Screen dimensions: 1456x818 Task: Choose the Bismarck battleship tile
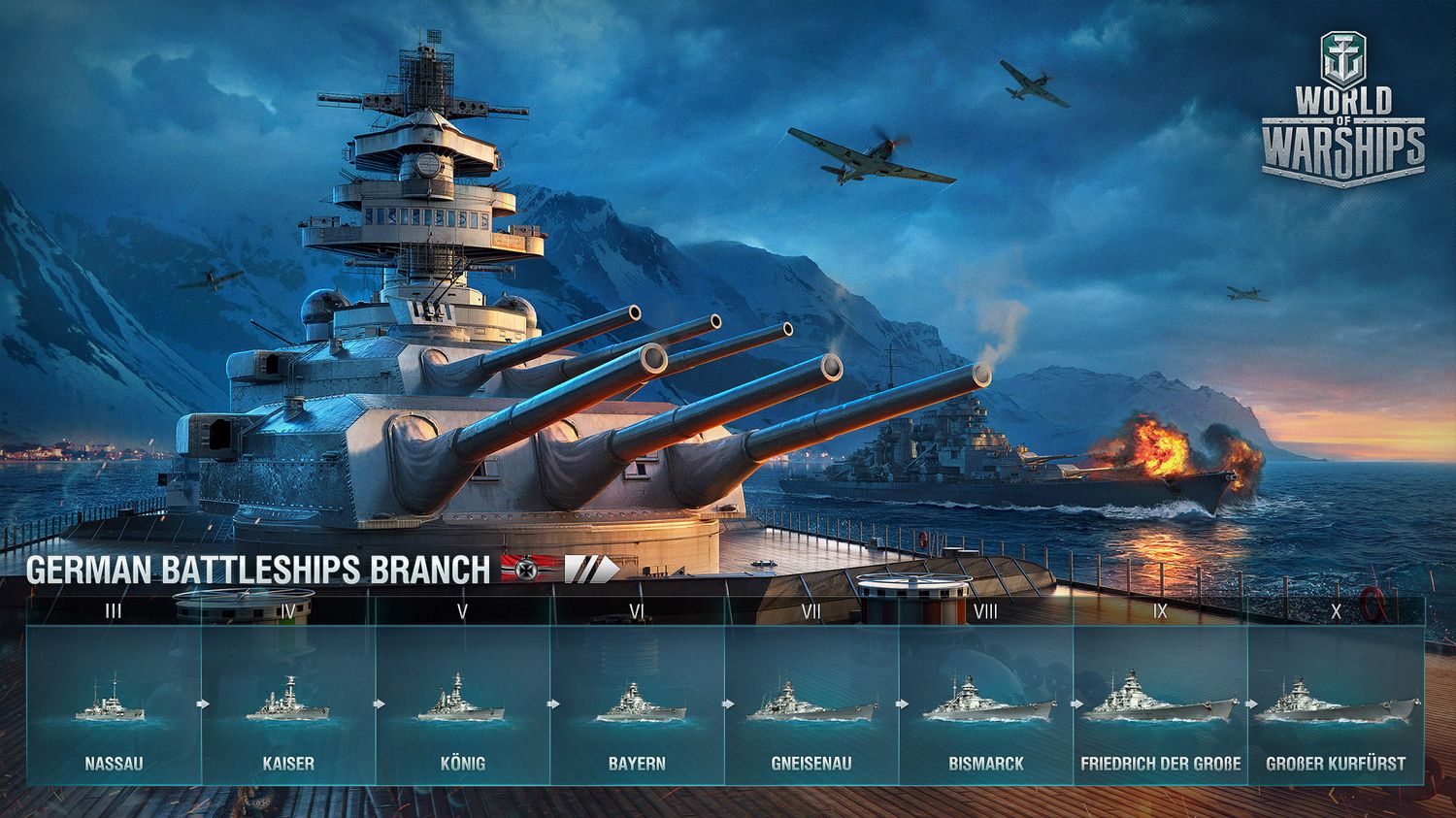point(986,705)
